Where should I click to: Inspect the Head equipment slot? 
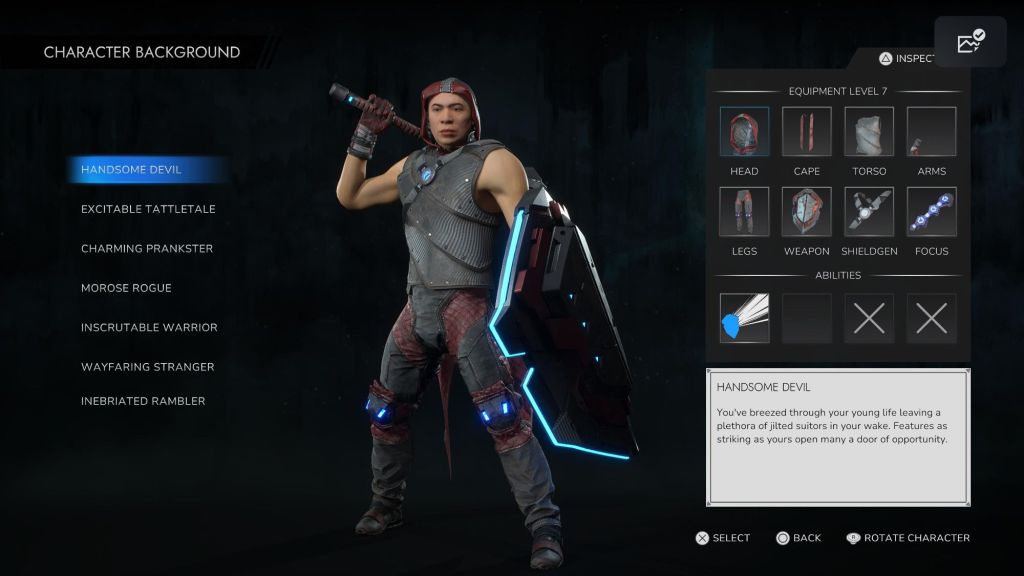pos(744,132)
